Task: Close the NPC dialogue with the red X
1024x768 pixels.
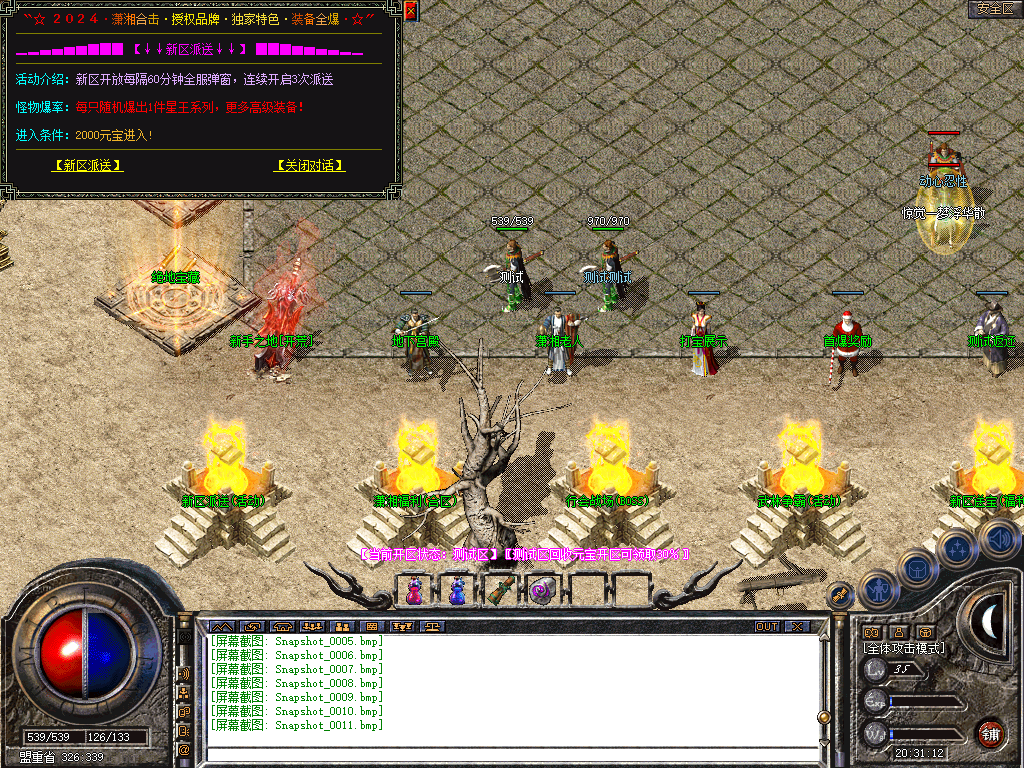Action: click(411, 12)
